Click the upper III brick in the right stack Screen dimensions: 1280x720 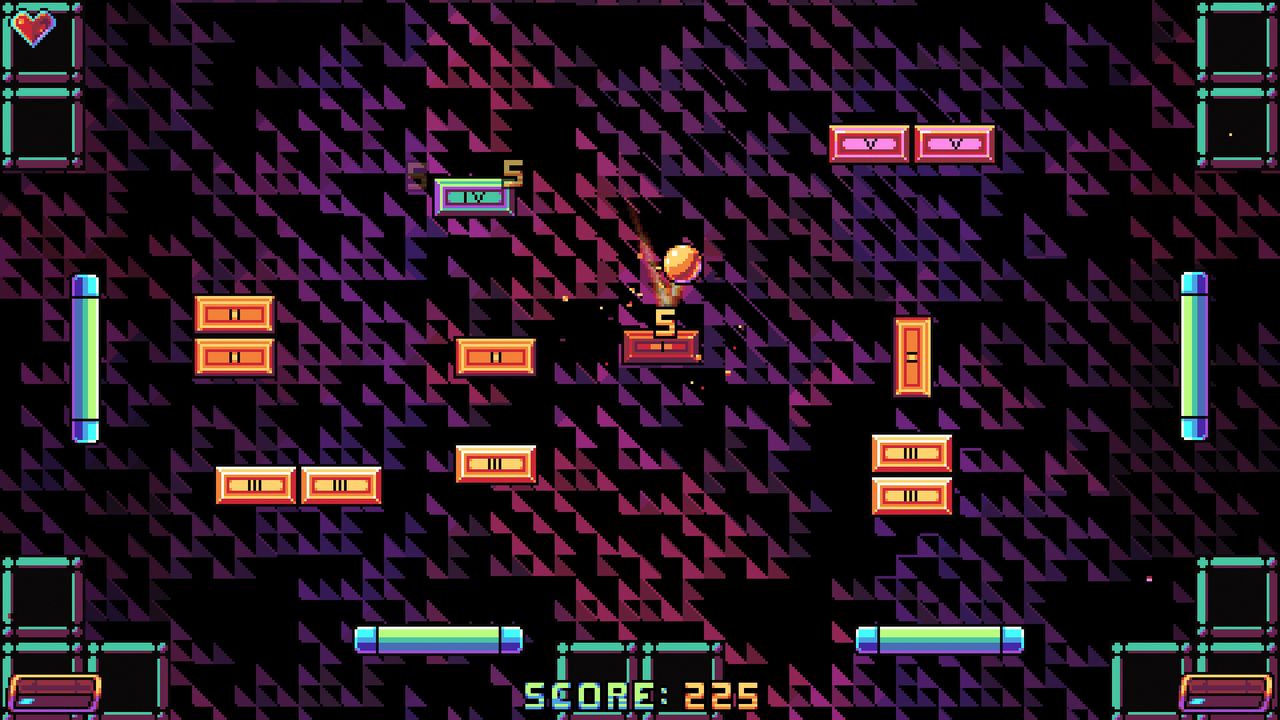(x=913, y=453)
